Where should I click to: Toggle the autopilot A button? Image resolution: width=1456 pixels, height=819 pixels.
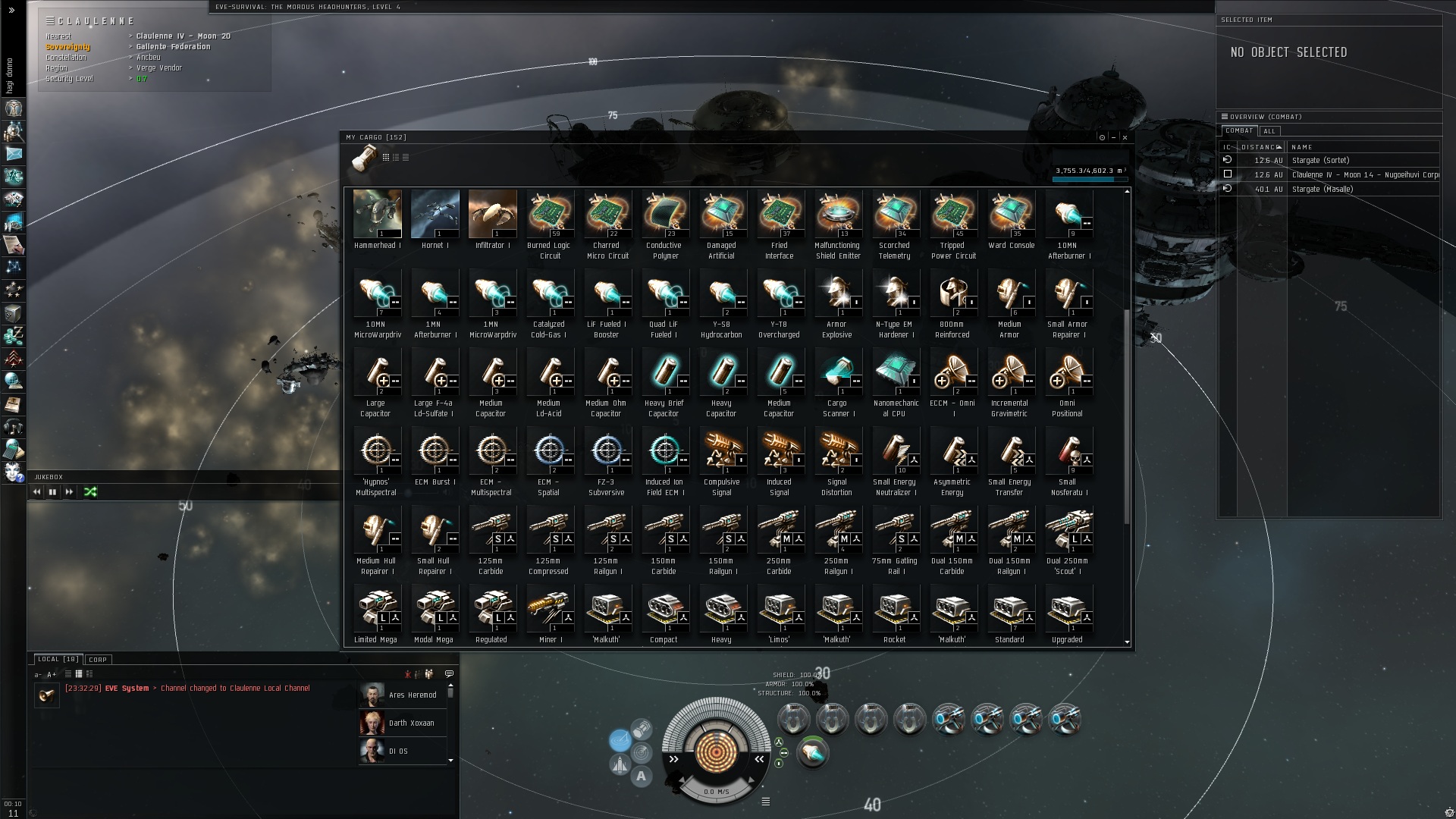[642, 776]
